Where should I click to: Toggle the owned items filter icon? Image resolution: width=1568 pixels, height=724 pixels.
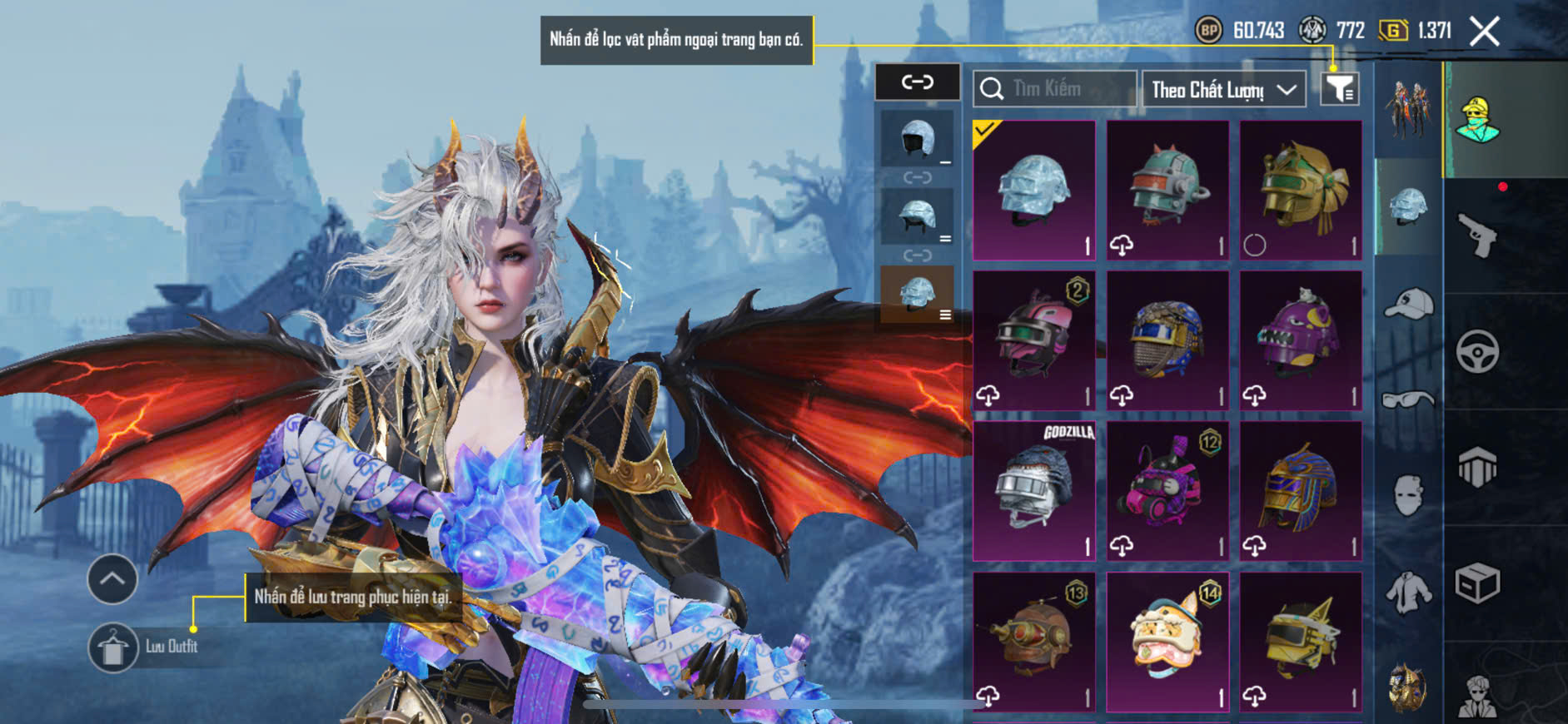coord(1340,88)
